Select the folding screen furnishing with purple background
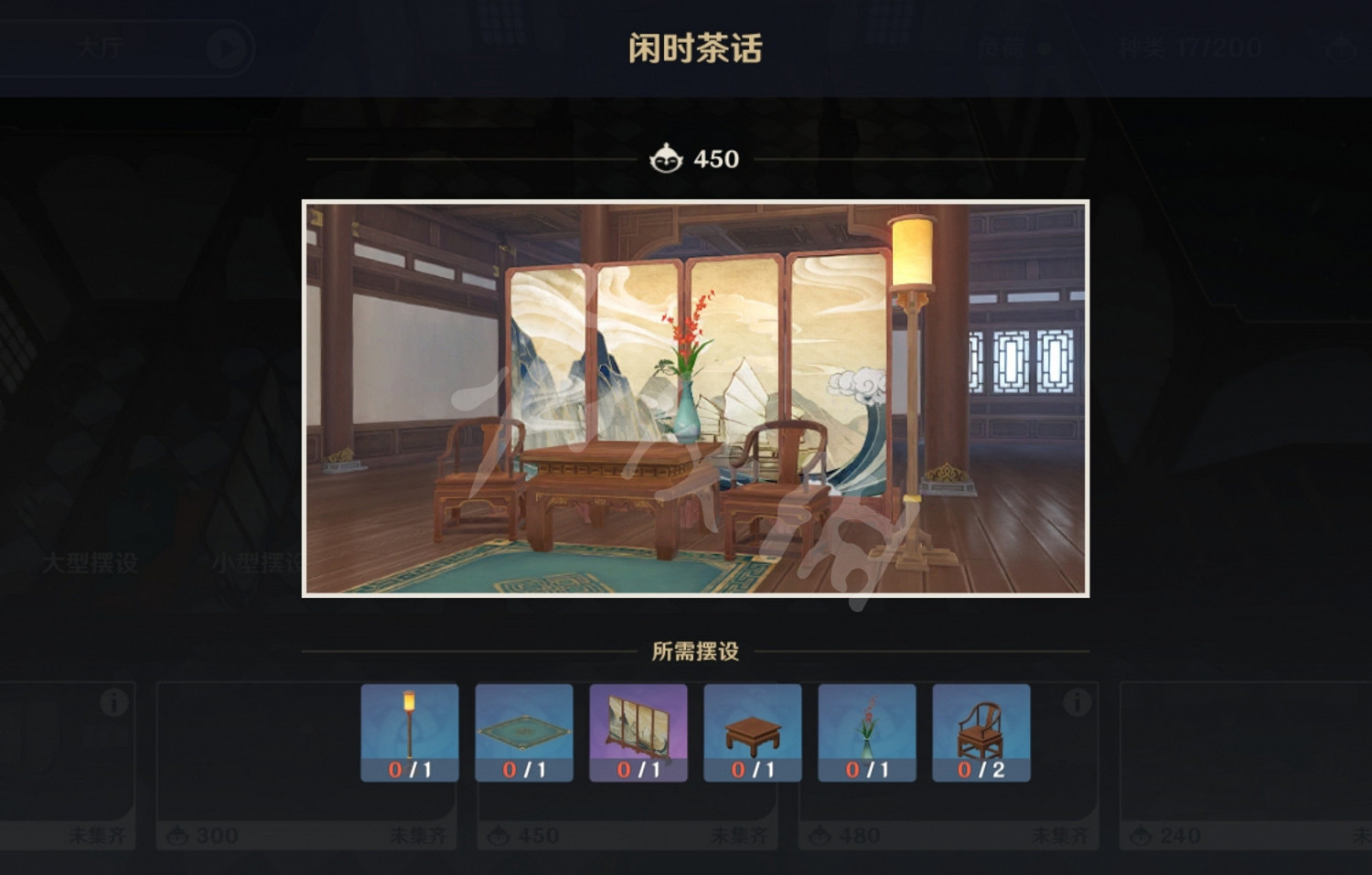1372x875 pixels. [x=638, y=730]
